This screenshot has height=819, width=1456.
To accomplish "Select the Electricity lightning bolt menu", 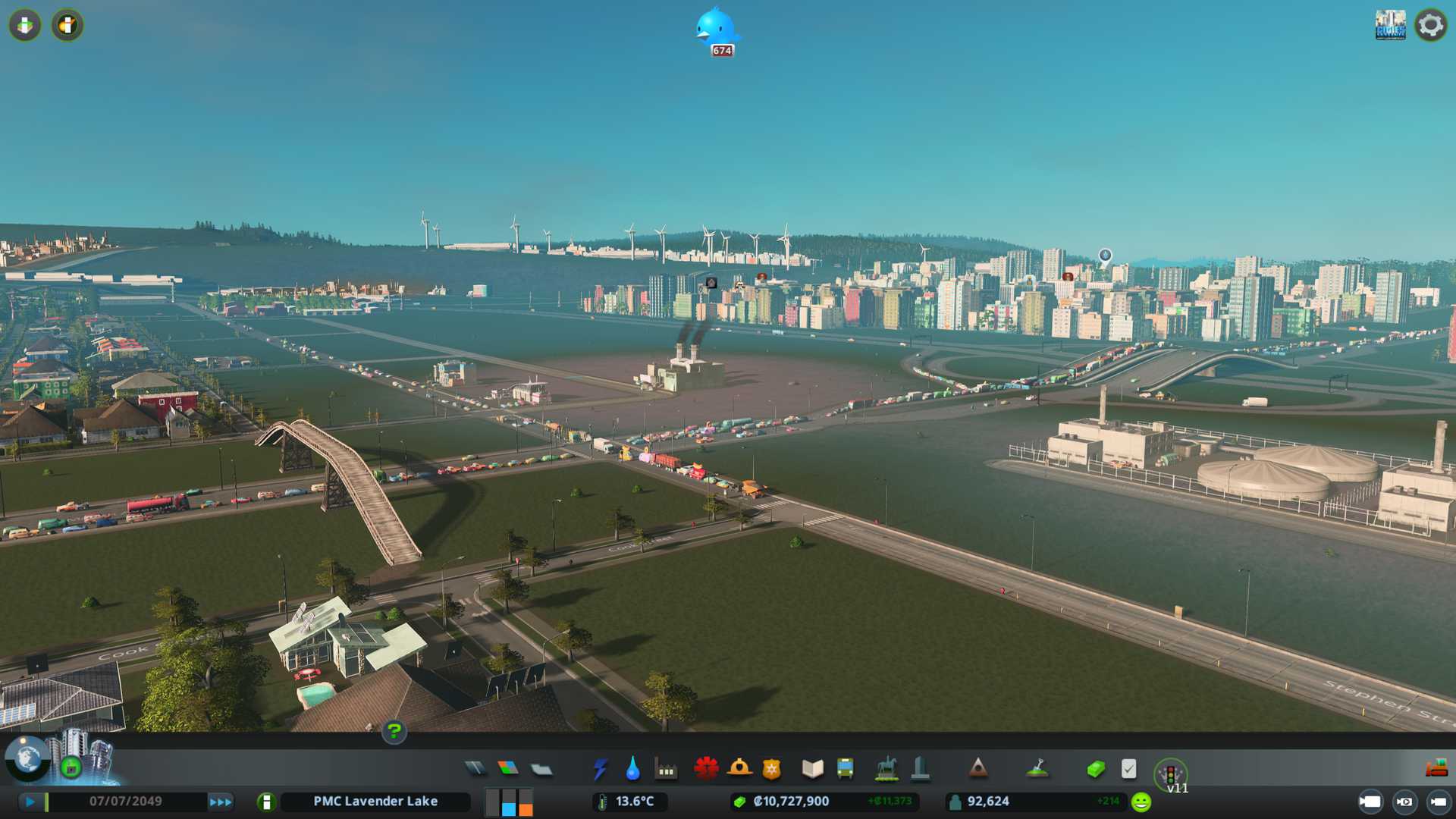I will point(601,769).
